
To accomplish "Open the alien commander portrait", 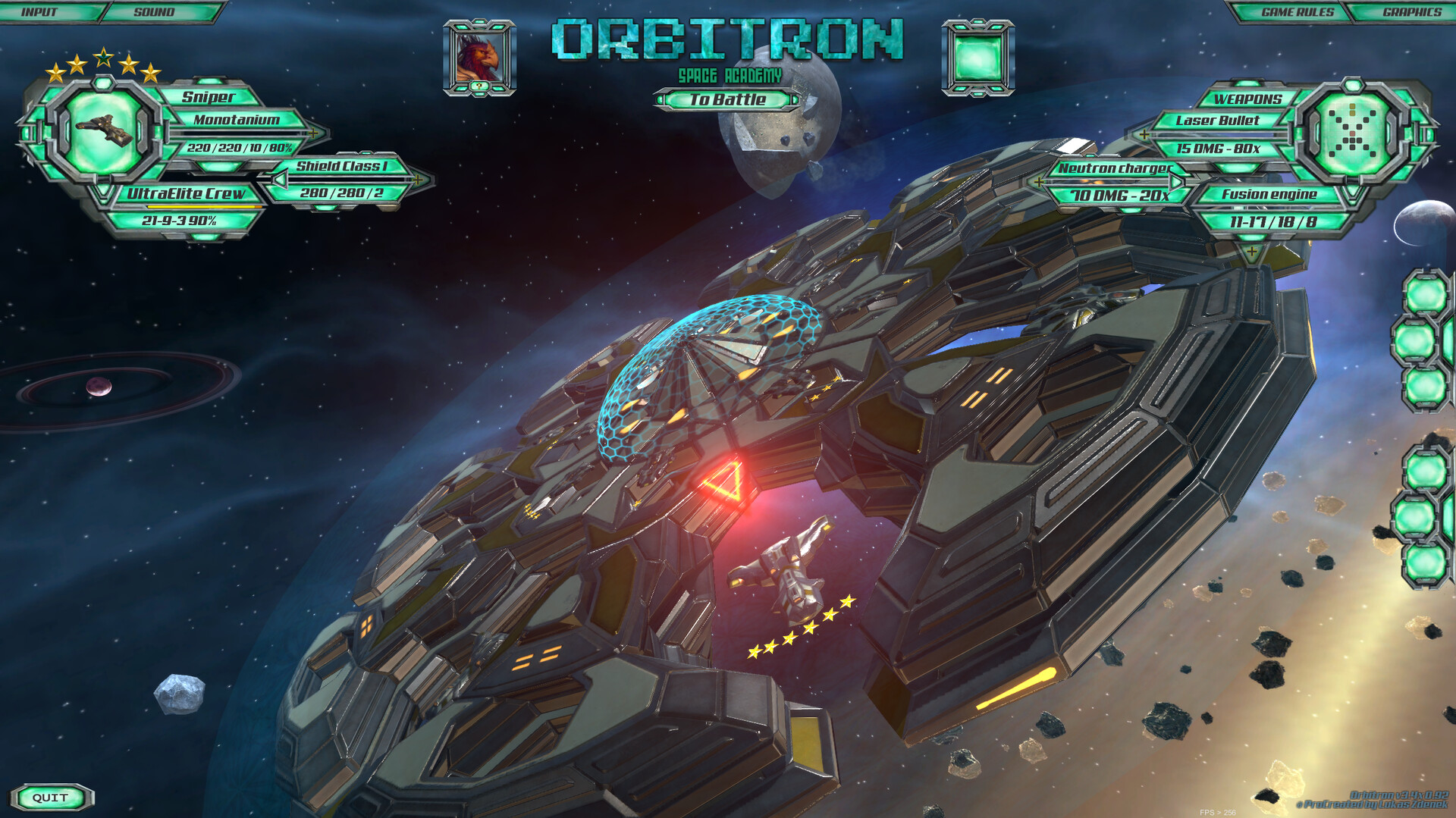I will [x=477, y=57].
